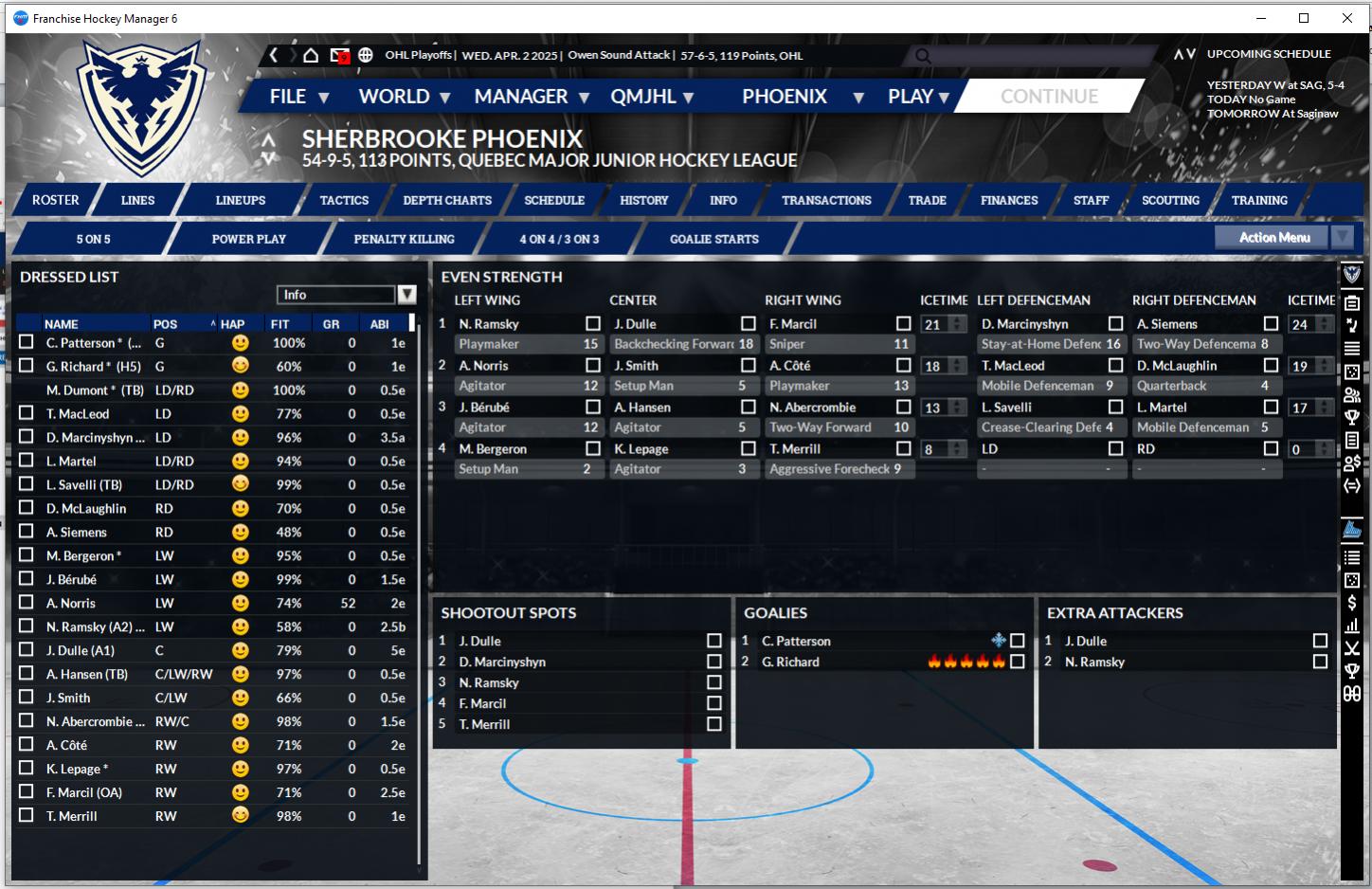Viewport: 1372px width, 889px height.
Task: Click the home icon in top bar
Action: [x=311, y=55]
